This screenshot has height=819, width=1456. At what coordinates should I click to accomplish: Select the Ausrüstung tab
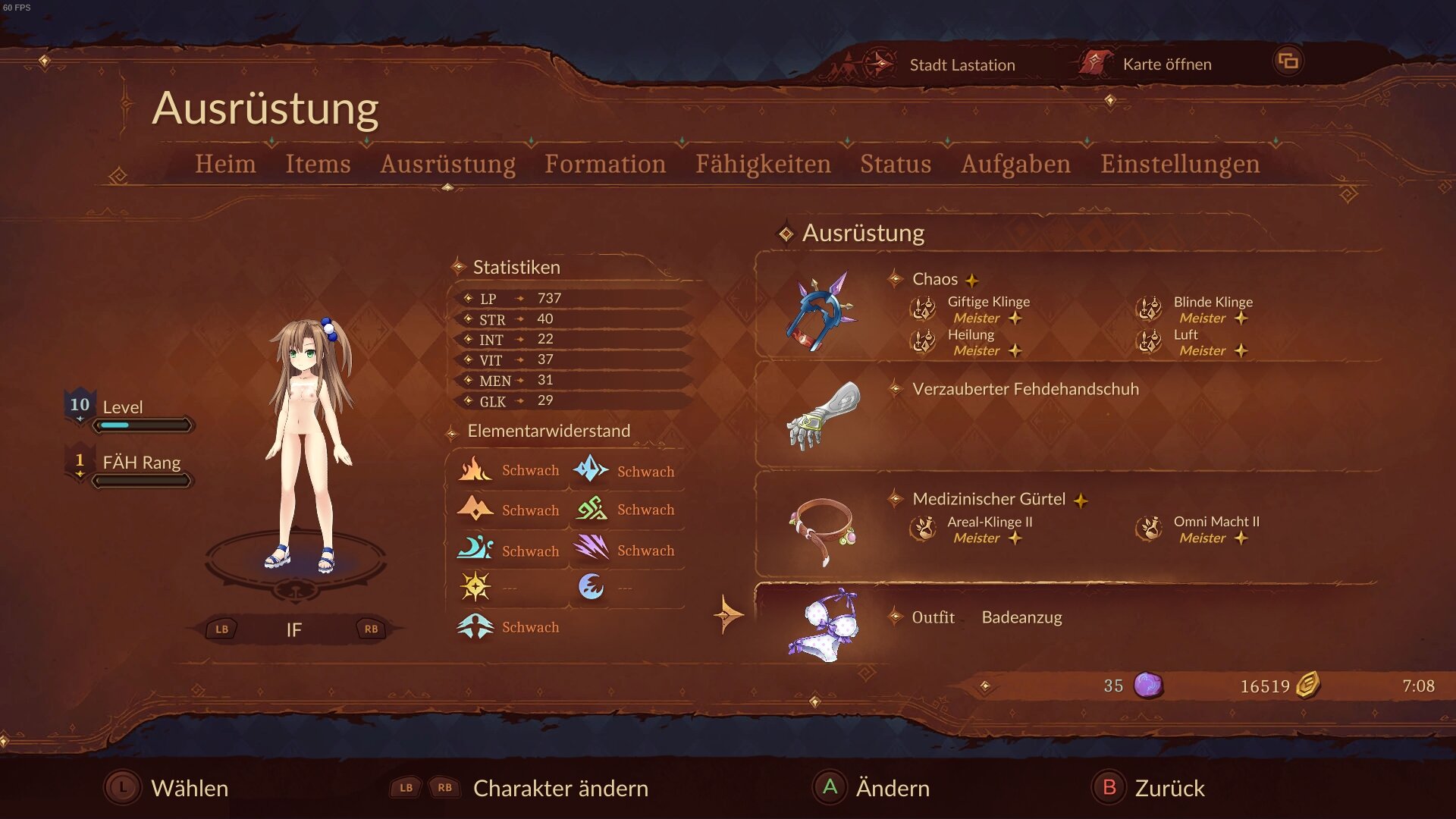pos(447,164)
